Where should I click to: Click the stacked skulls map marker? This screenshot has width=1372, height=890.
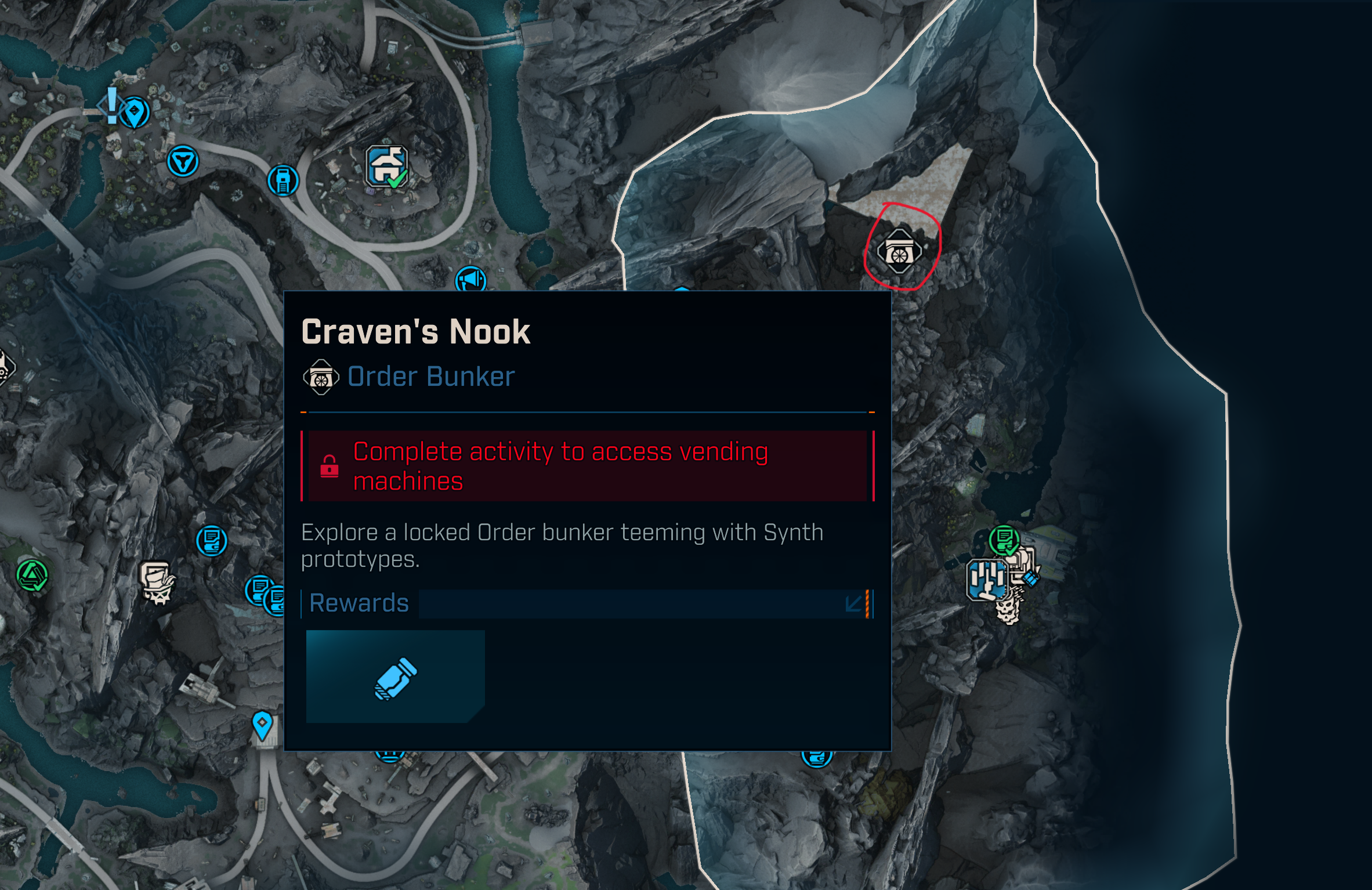click(1008, 608)
